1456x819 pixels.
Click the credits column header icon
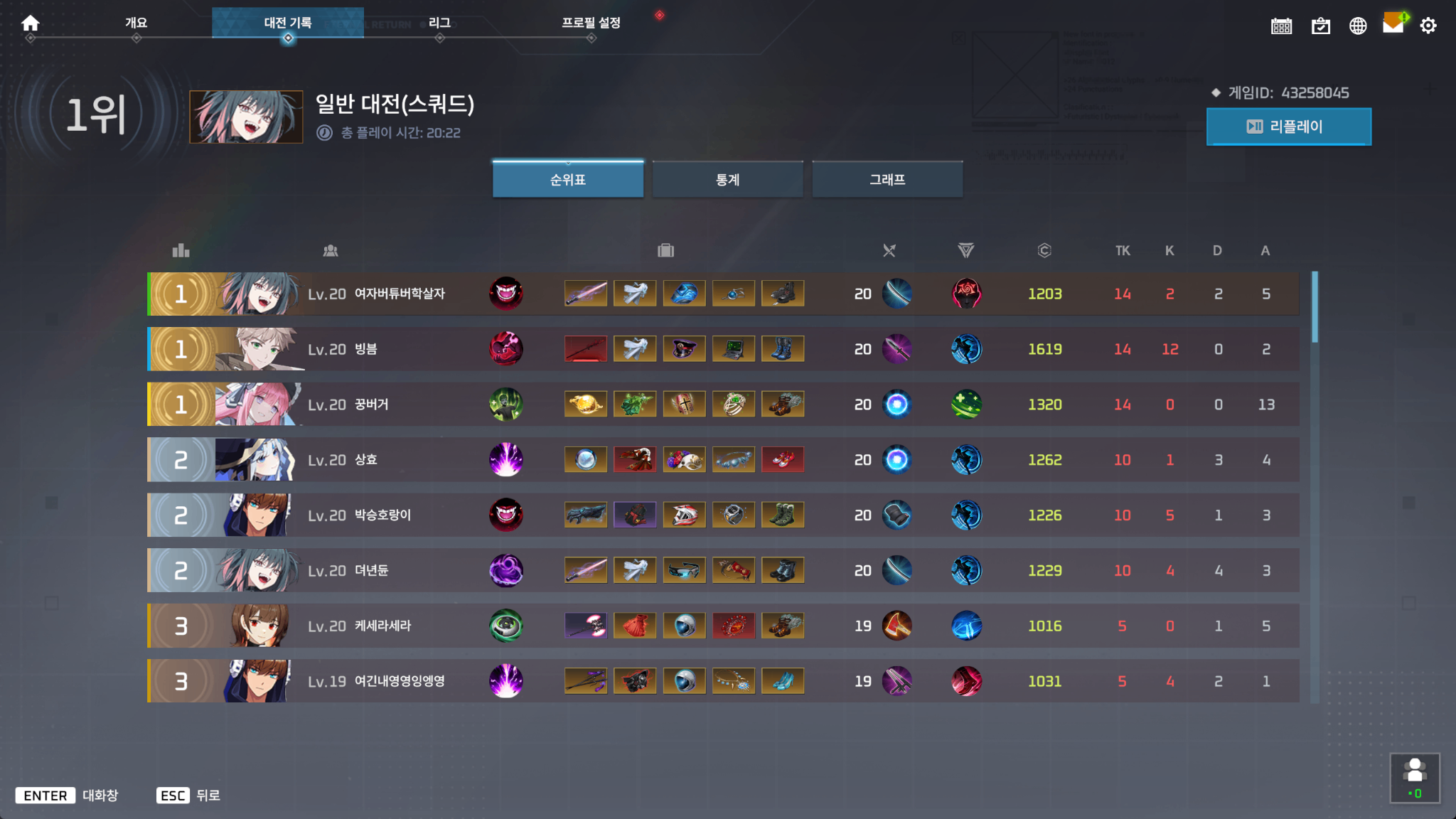point(1044,250)
